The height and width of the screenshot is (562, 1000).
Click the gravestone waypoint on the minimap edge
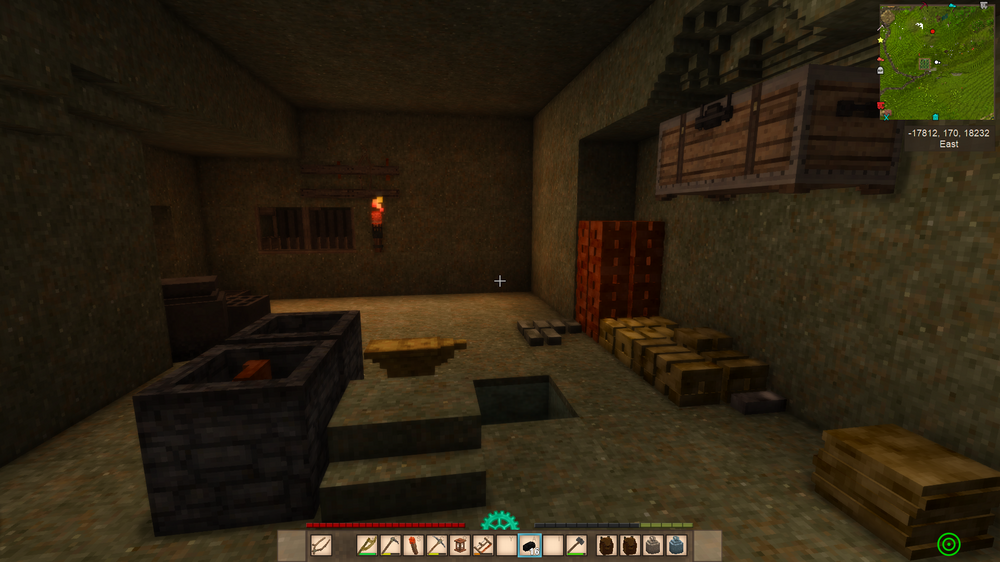point(881,71)
